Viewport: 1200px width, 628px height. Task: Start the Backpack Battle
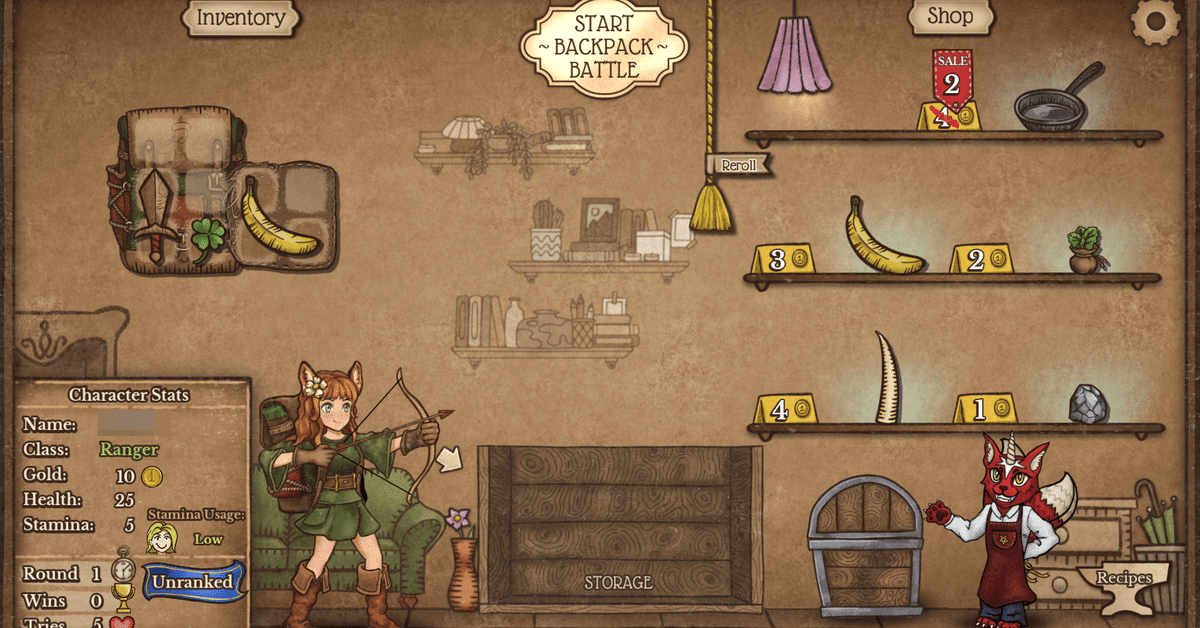(x=604, y=47)
